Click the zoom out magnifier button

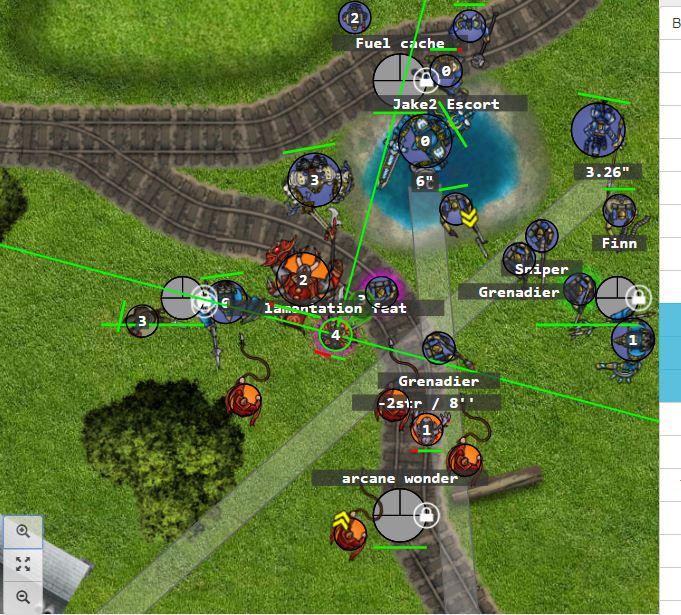22,597
